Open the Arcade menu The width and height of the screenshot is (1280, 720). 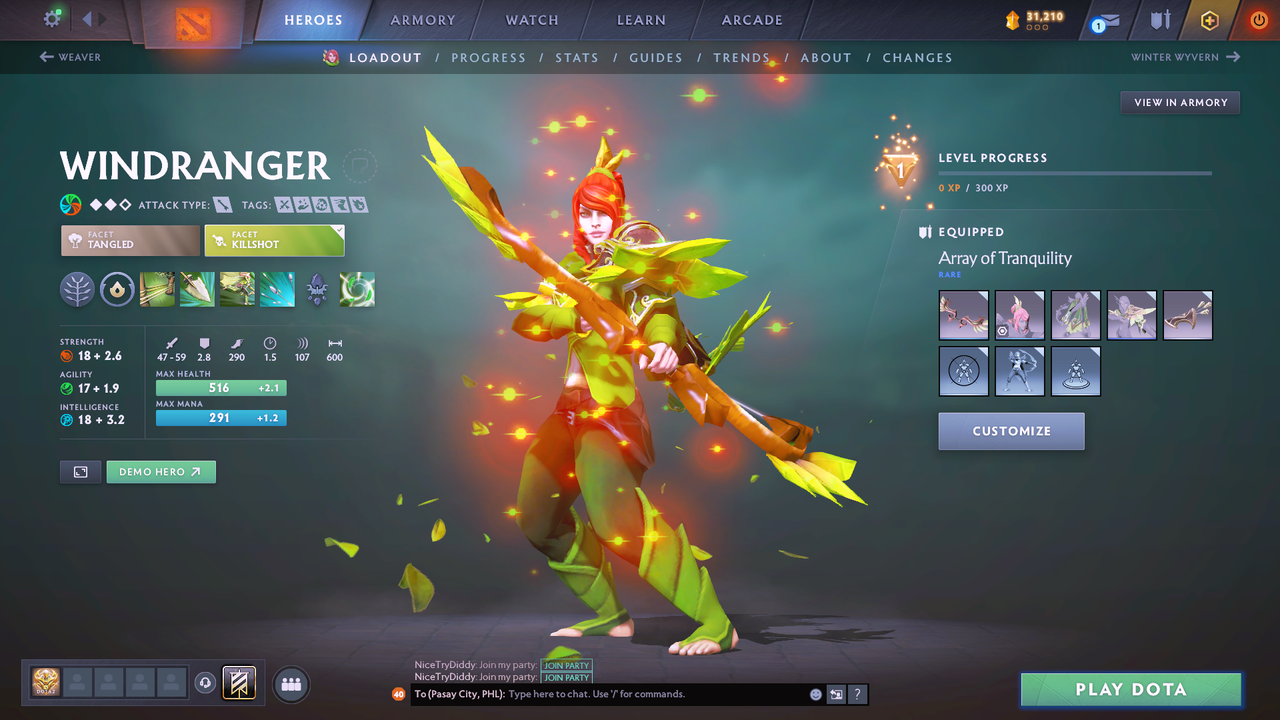(x=751, y=20)
